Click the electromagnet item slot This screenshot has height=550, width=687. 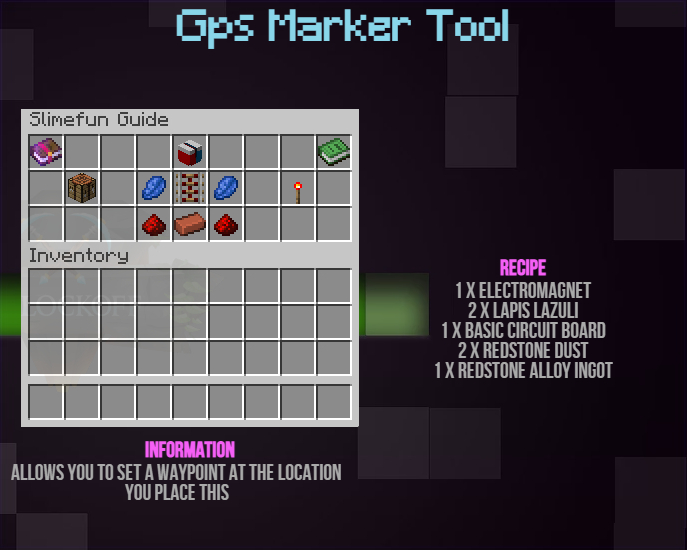pos(190,152)
